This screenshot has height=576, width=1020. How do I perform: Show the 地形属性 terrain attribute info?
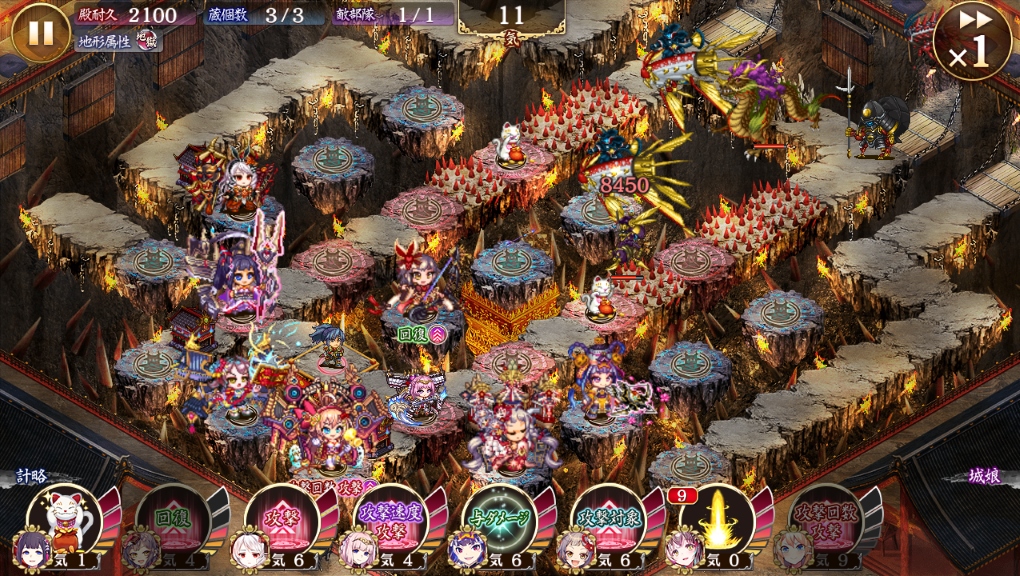[119, 42]
